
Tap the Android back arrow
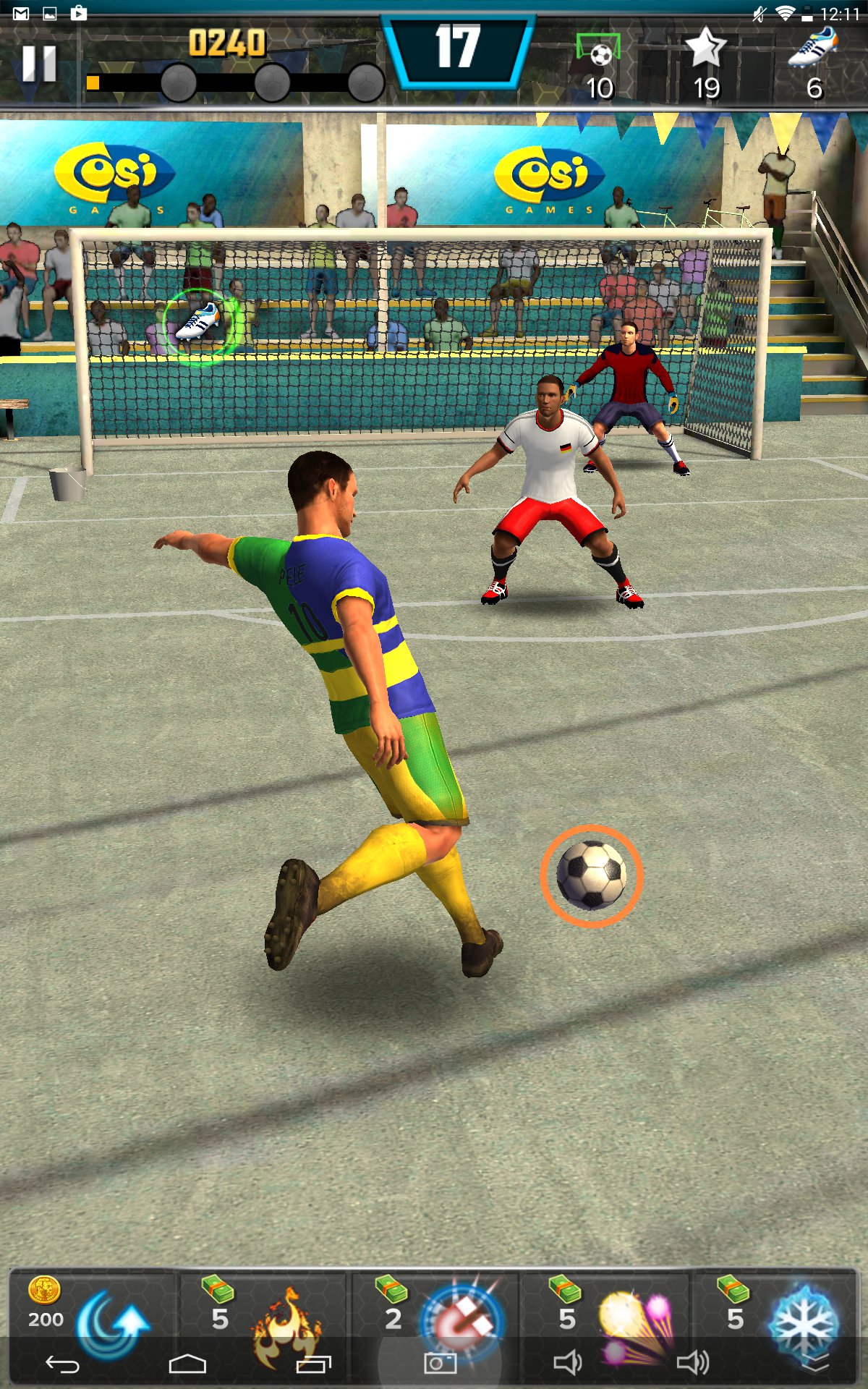(62, 1364)
